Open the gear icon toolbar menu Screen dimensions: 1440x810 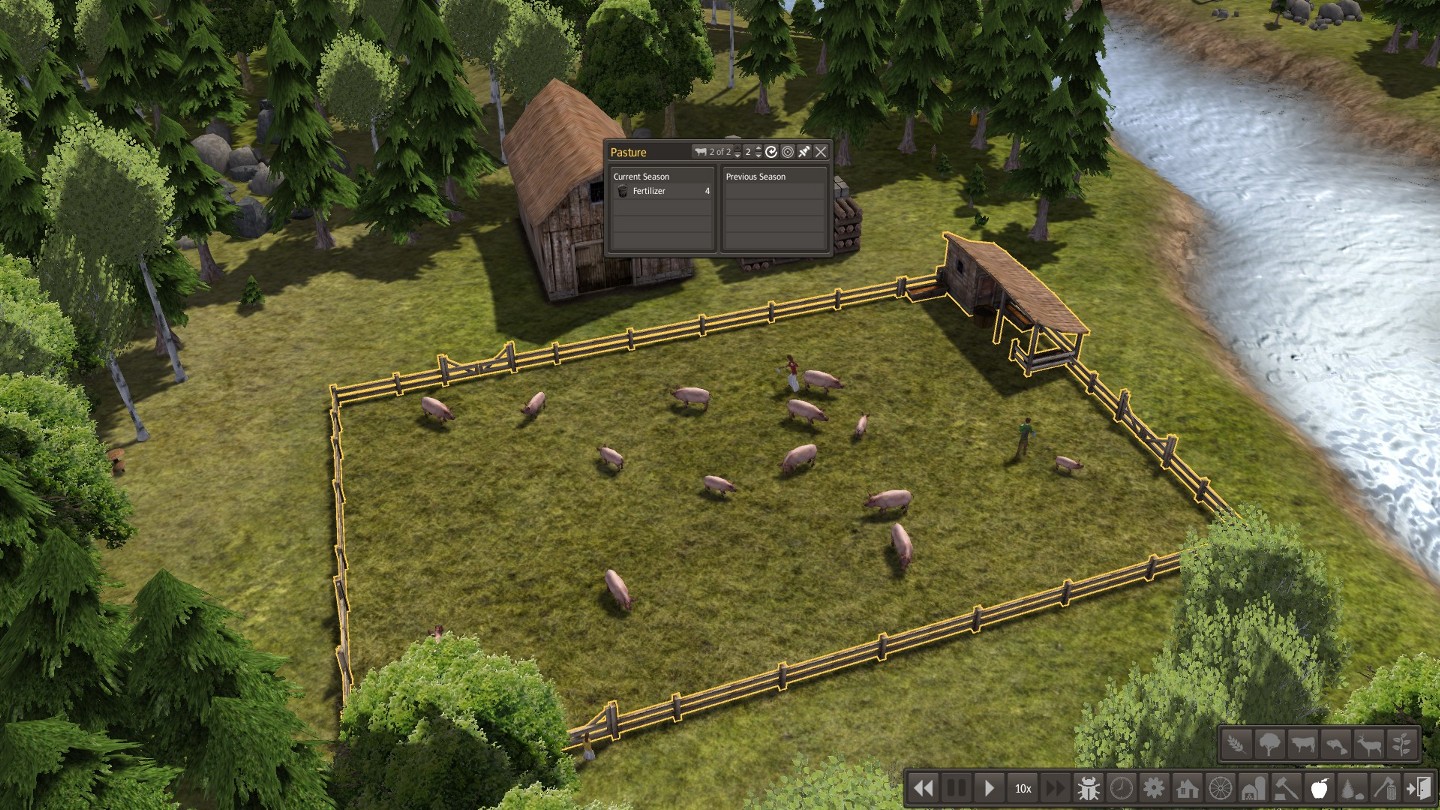click(1154, 788)
